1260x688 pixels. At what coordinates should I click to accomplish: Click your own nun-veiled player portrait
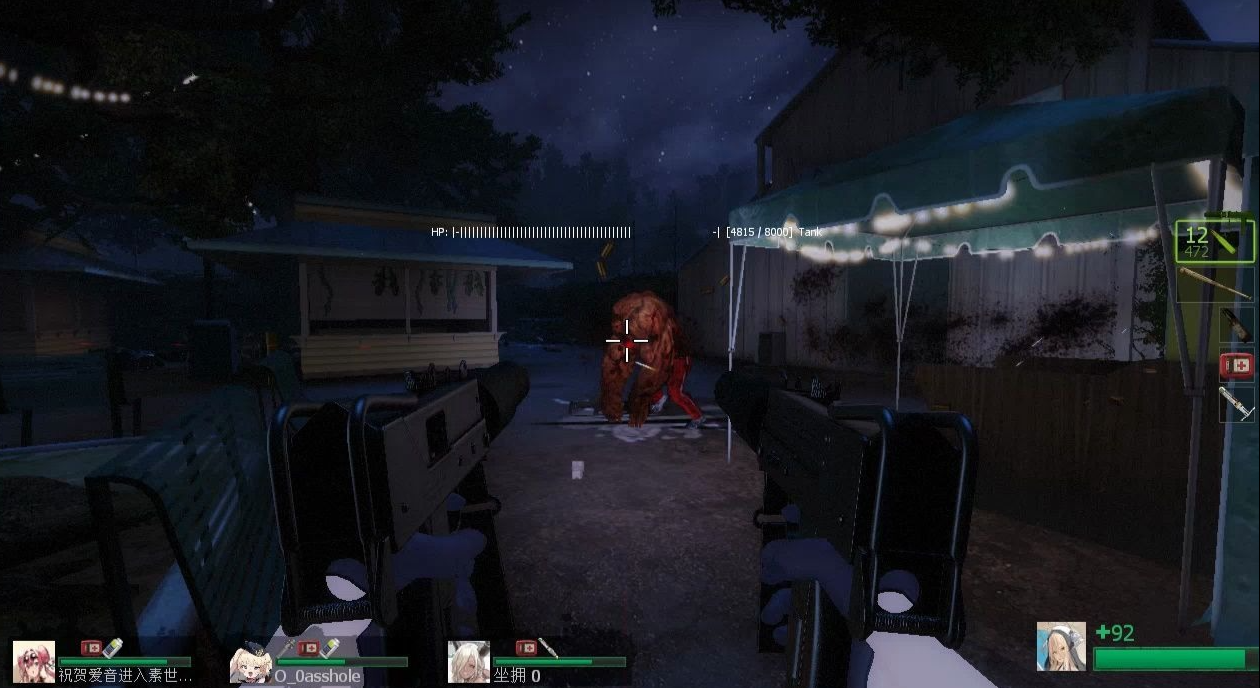click(1061, 646)
